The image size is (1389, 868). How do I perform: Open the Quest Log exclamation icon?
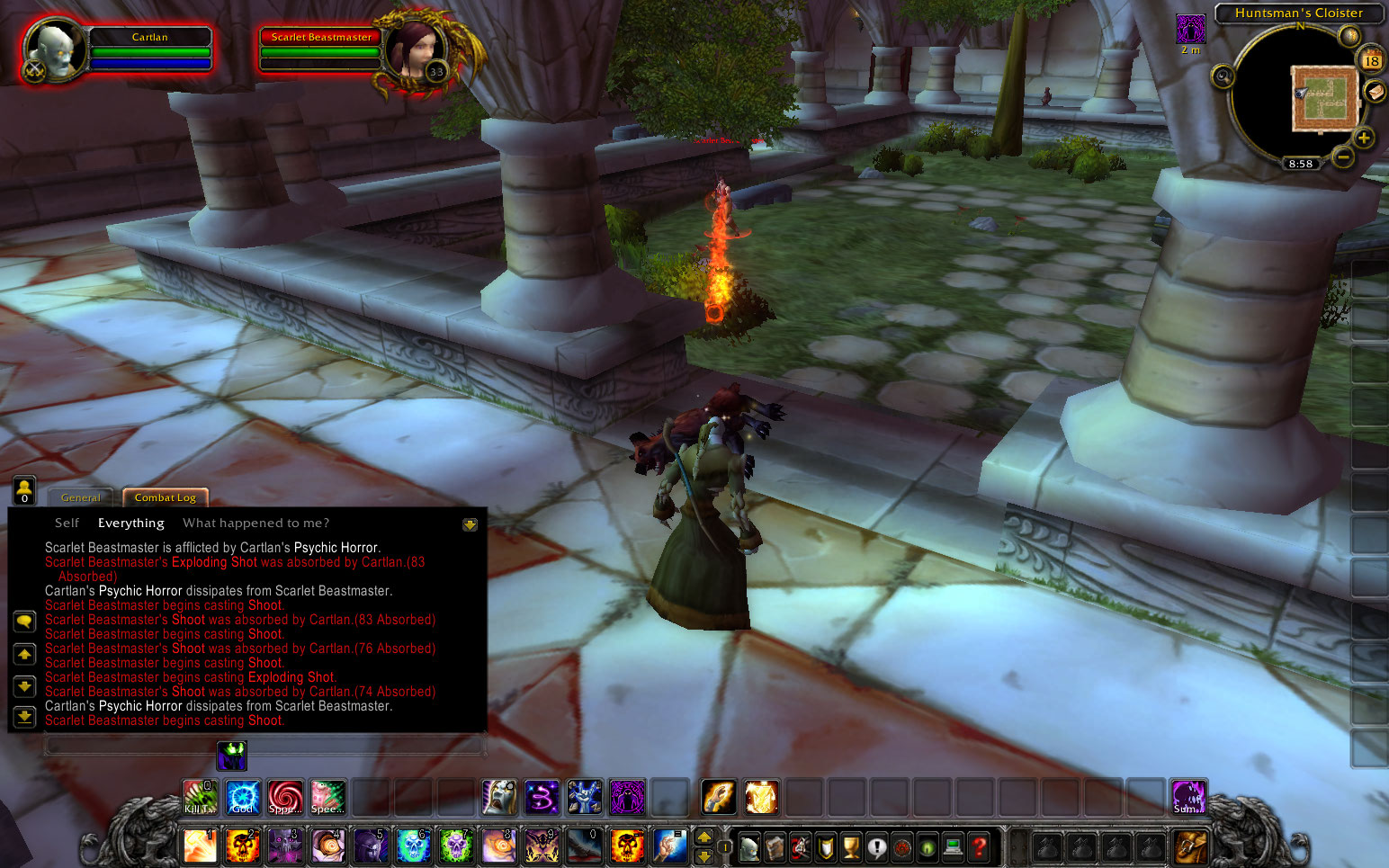876,847
